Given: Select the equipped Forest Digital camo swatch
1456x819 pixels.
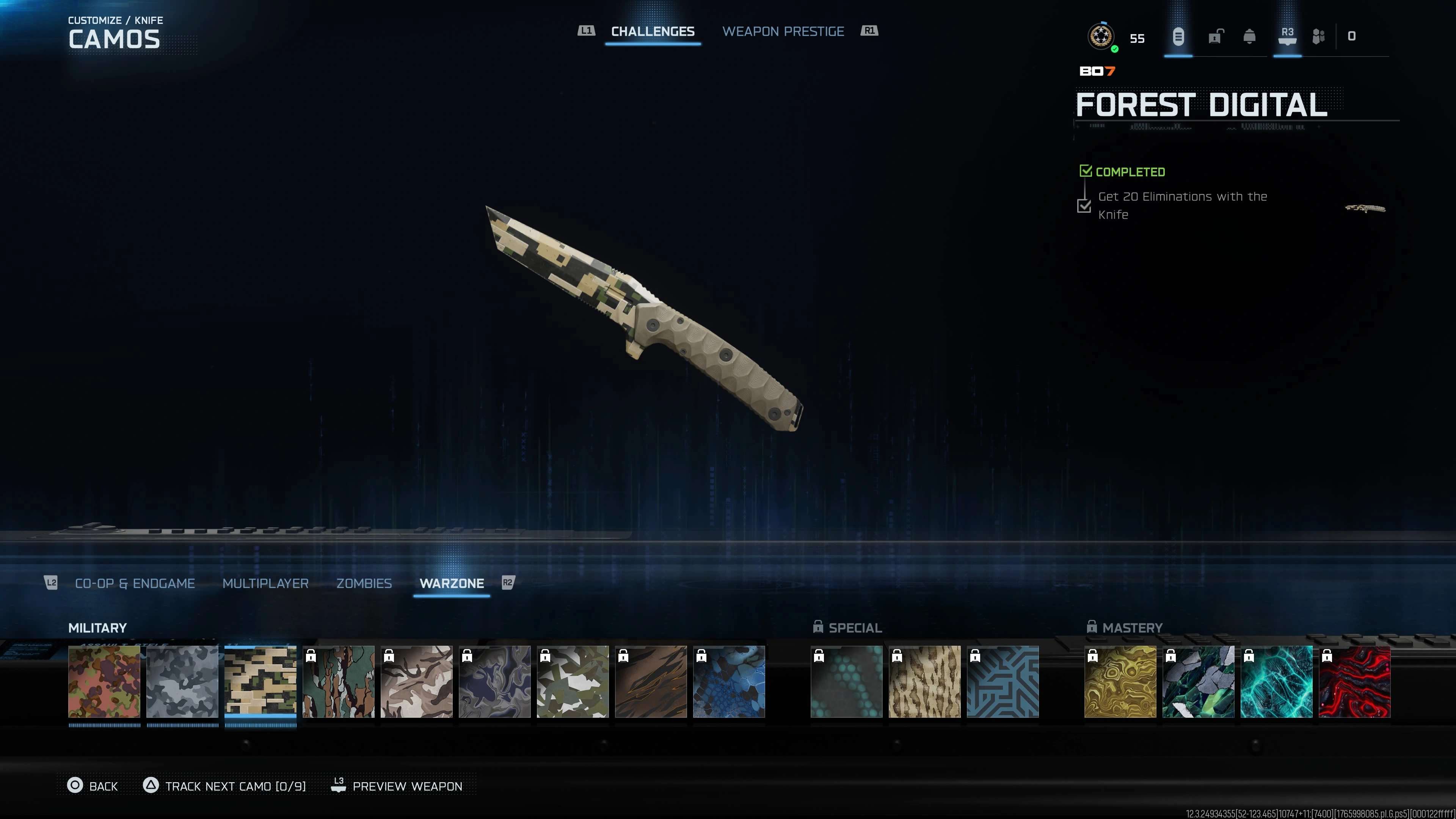Looking at the screenshot, I should click(260, 682).
